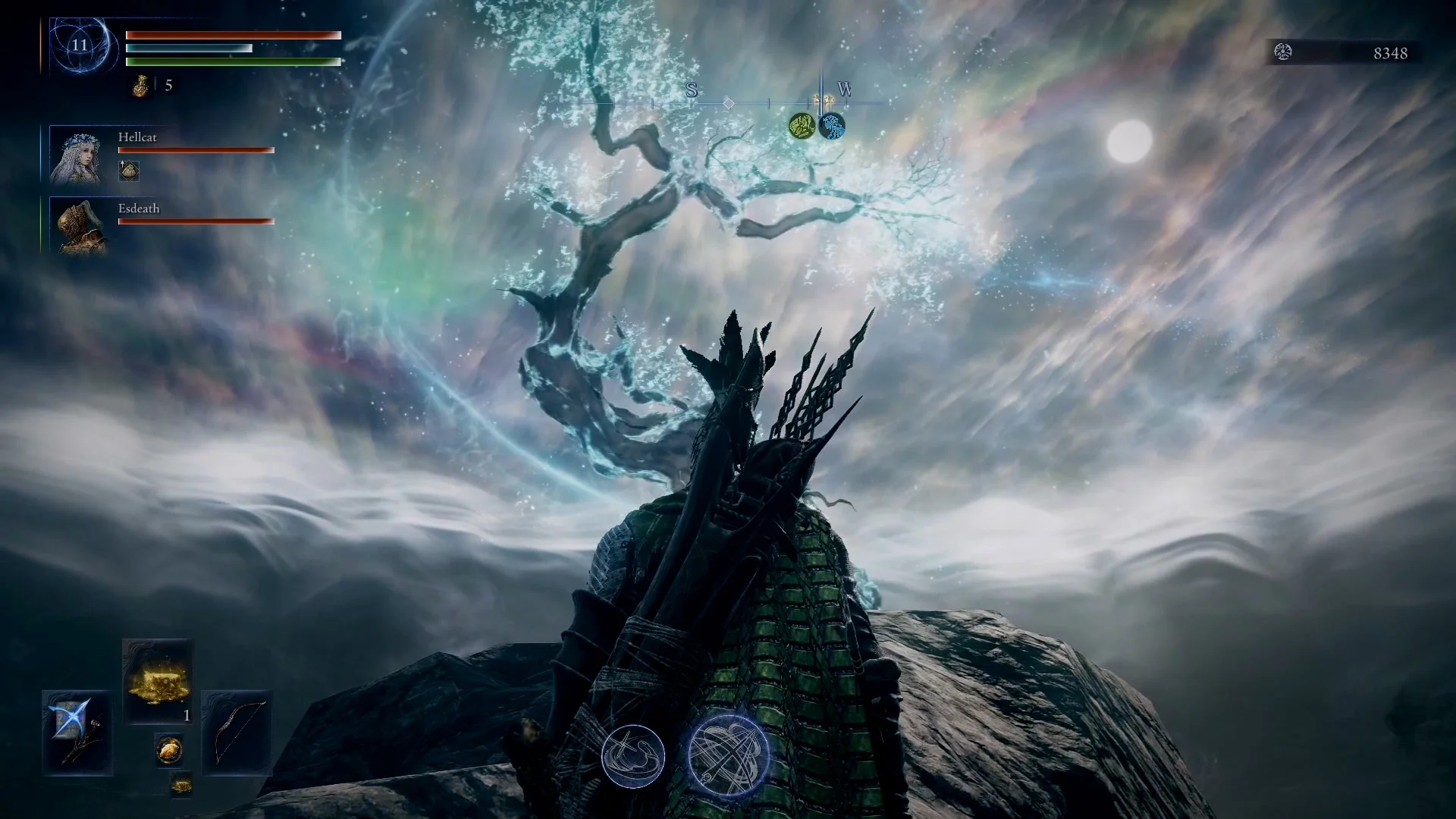Click the pouch icon under Hellcat's name

(x=129, y=171)
